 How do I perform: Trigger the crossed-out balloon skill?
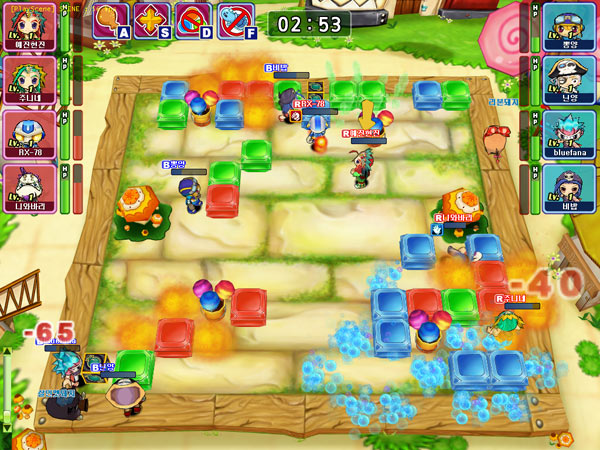(193, 19)
